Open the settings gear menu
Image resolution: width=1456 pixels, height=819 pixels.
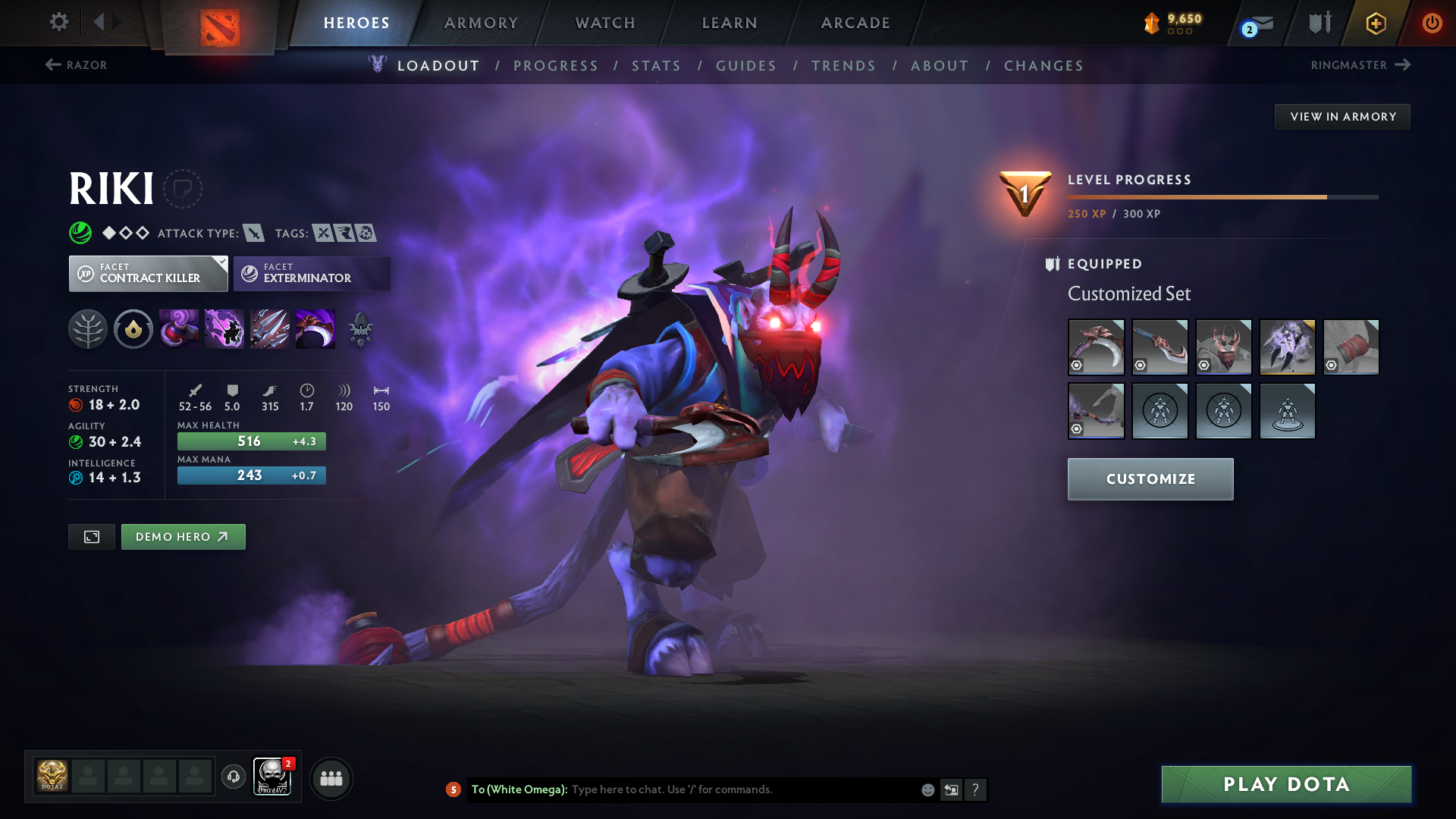click(58, 22)
